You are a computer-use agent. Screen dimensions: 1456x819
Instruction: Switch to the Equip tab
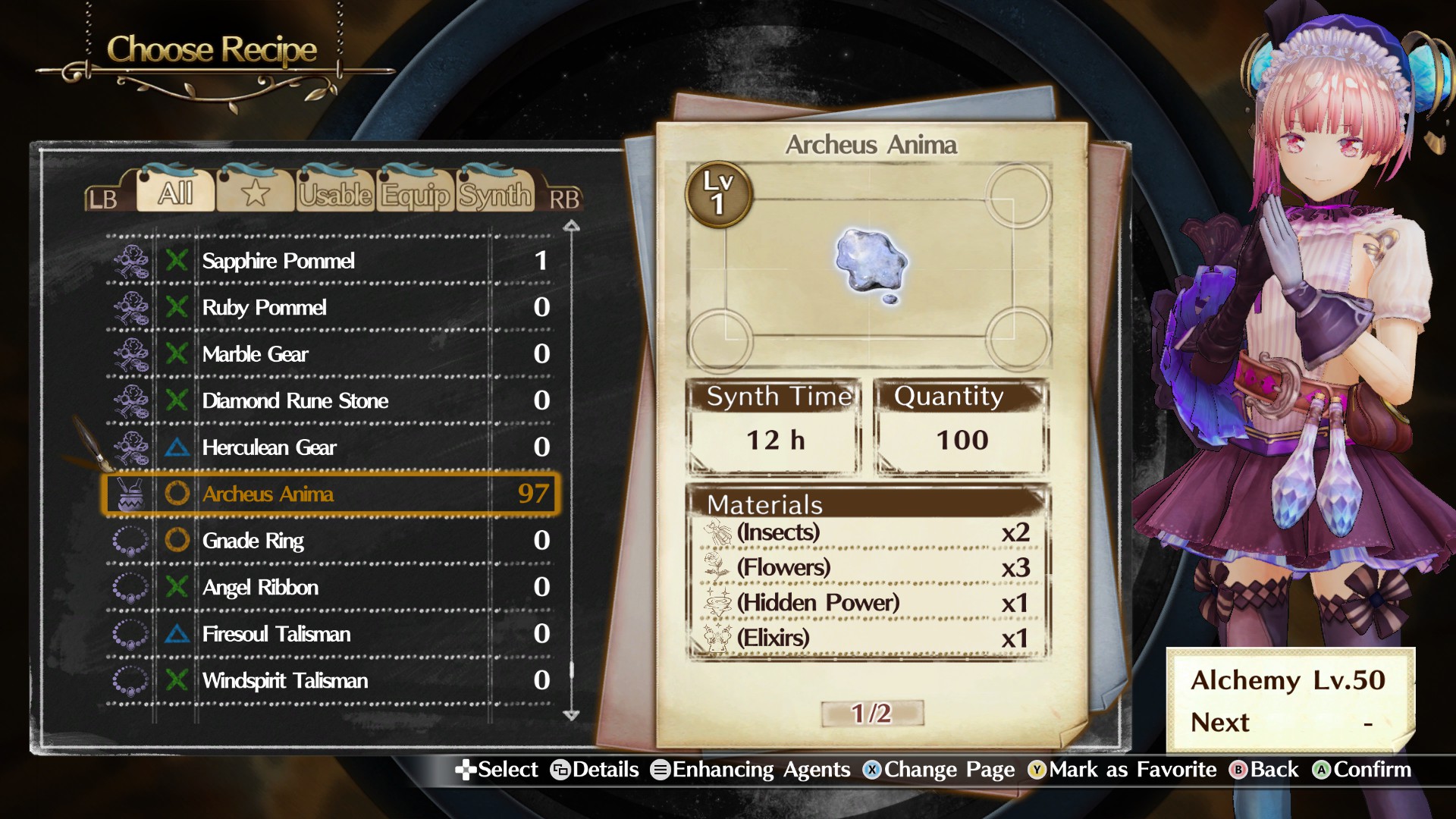(414, 195)
